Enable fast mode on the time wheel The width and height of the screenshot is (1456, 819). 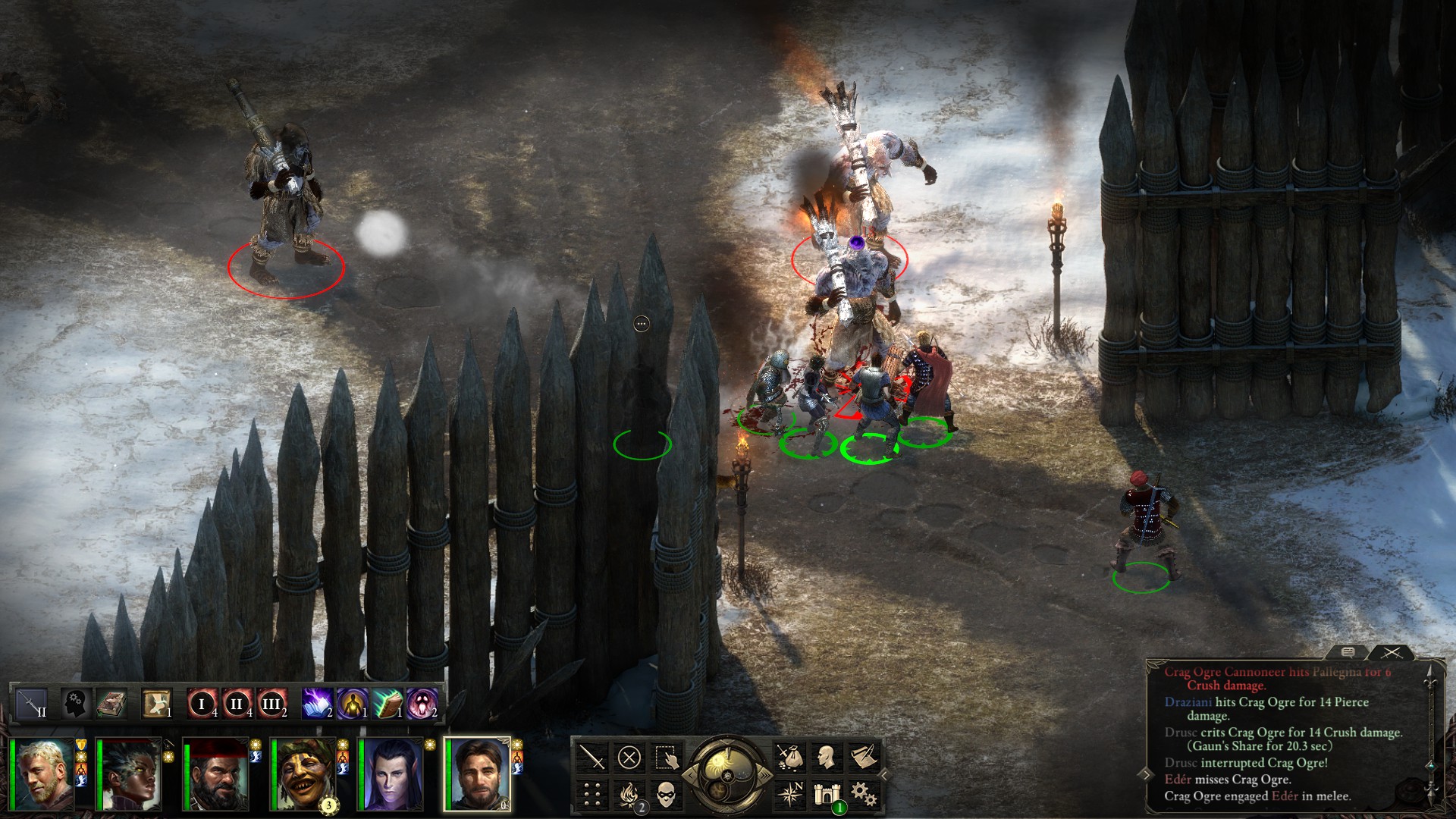[x=765, y=774]
